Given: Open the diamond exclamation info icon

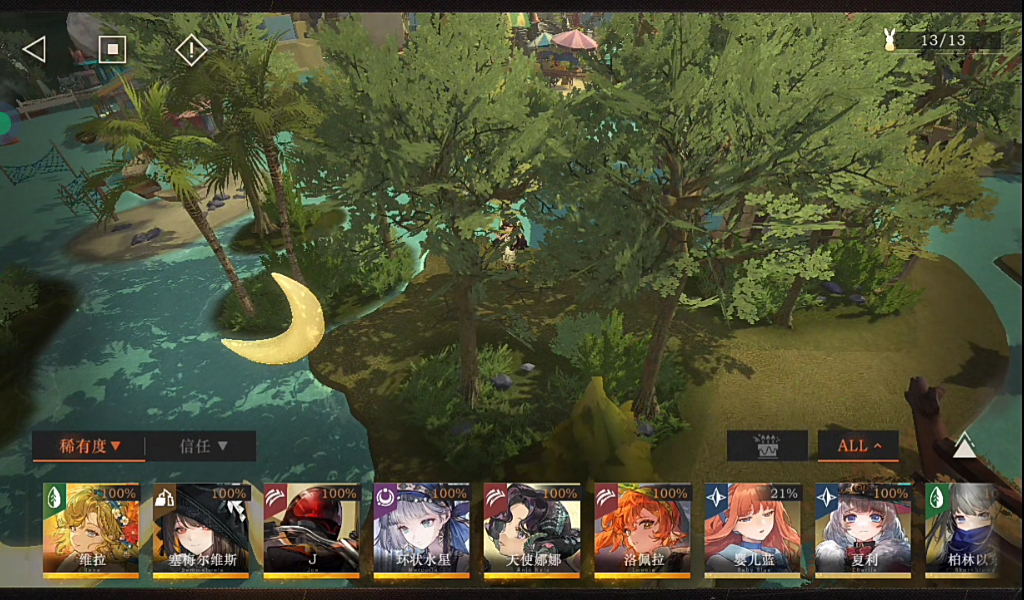Looking at the screenshot, I should (x=190, y=49).
